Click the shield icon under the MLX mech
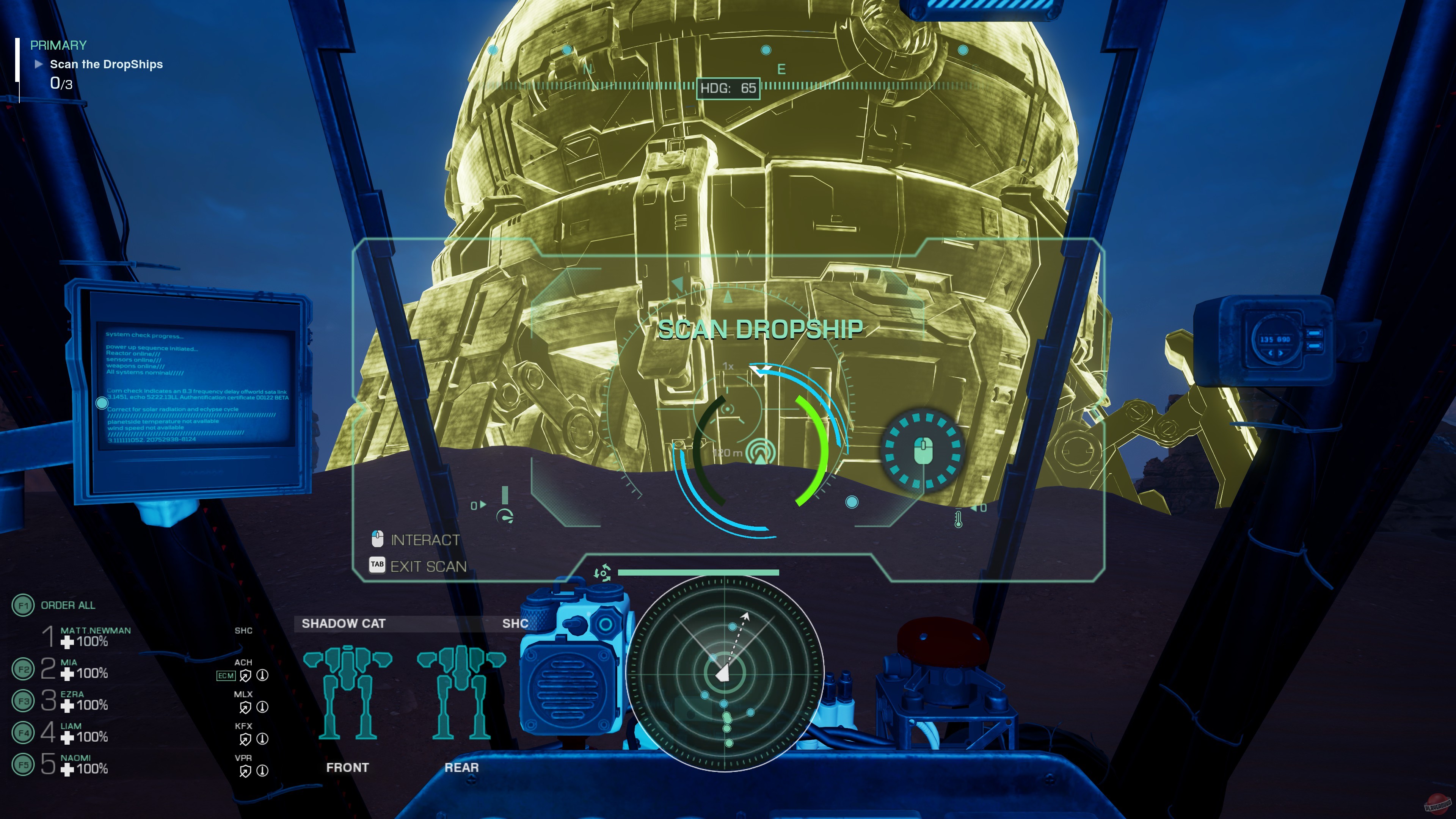 pos(245,708)
